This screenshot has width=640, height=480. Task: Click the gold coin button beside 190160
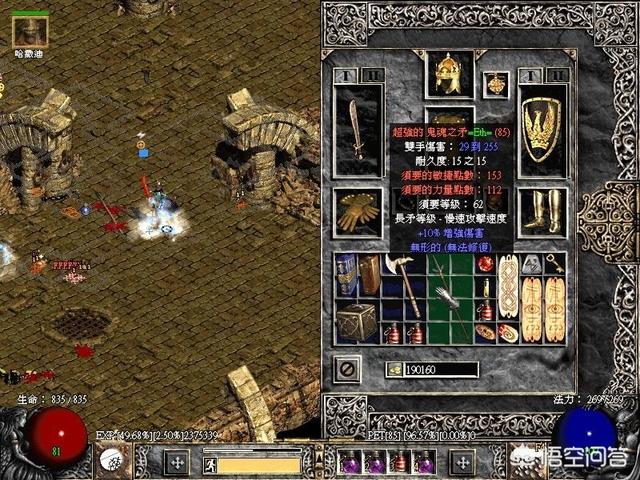pyautogui.click(x=394, y=369)
